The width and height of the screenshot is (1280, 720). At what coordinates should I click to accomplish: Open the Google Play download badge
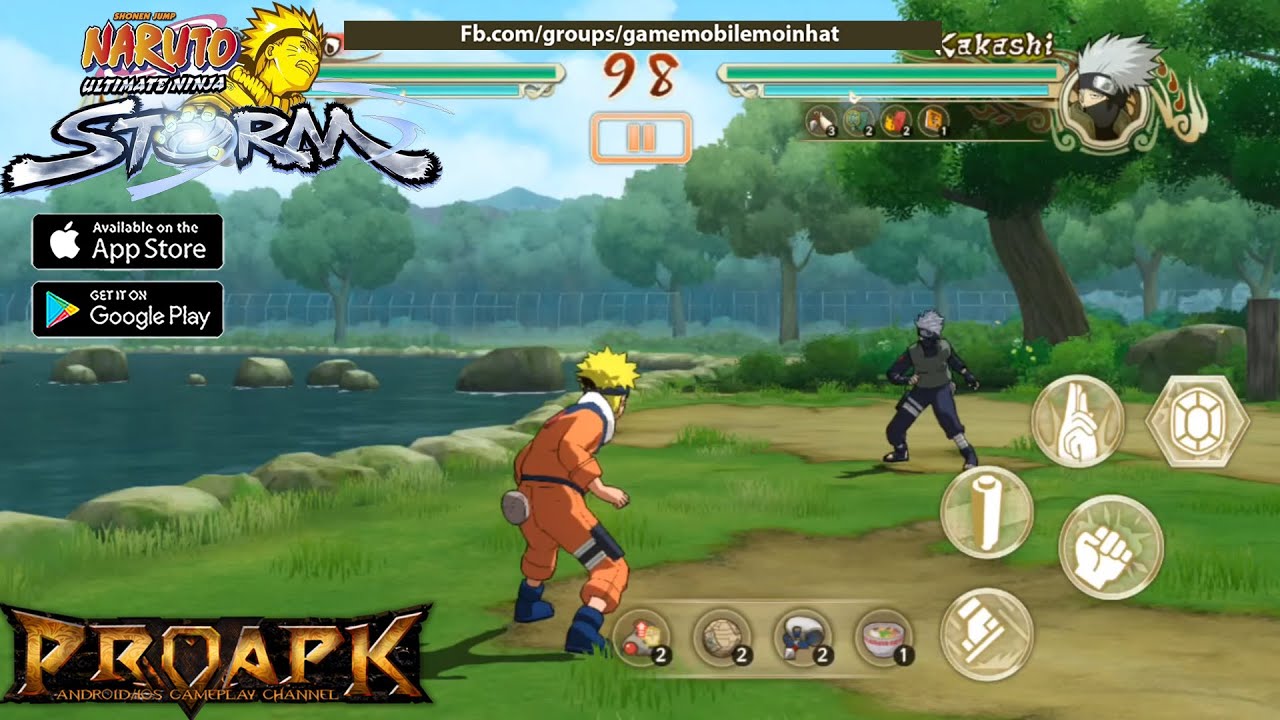(x=128, y=312)
